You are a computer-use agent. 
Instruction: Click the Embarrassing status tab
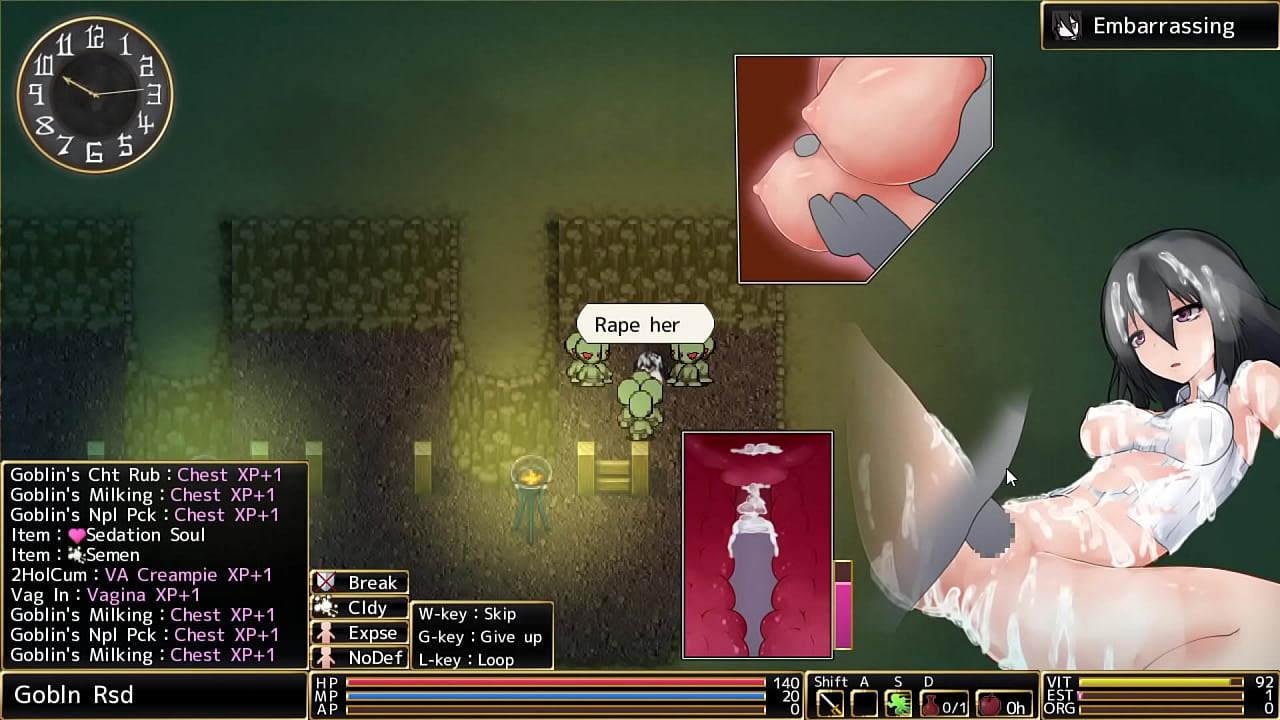[x=1163, y=26]
